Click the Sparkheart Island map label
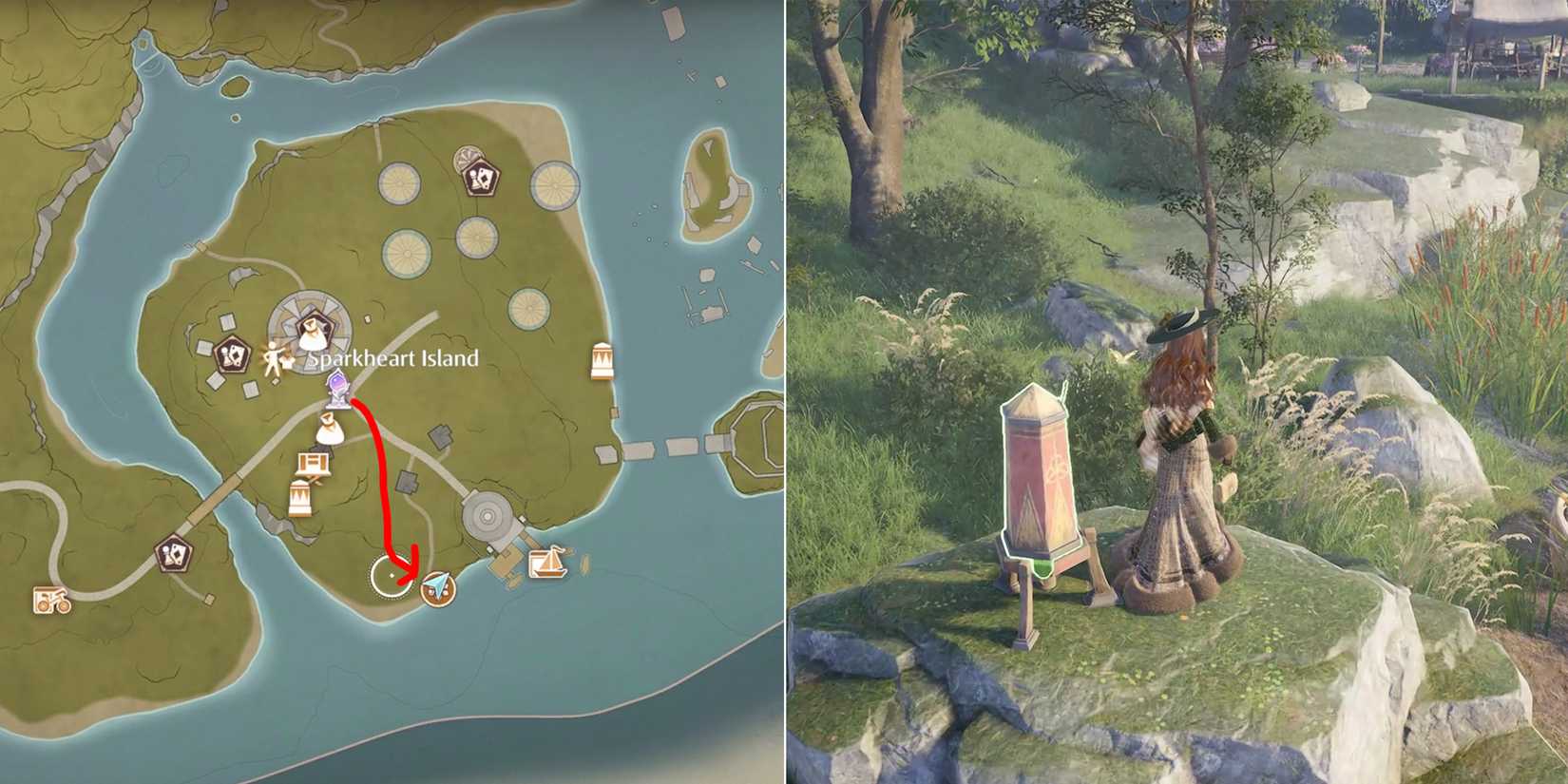 (392, 358)
